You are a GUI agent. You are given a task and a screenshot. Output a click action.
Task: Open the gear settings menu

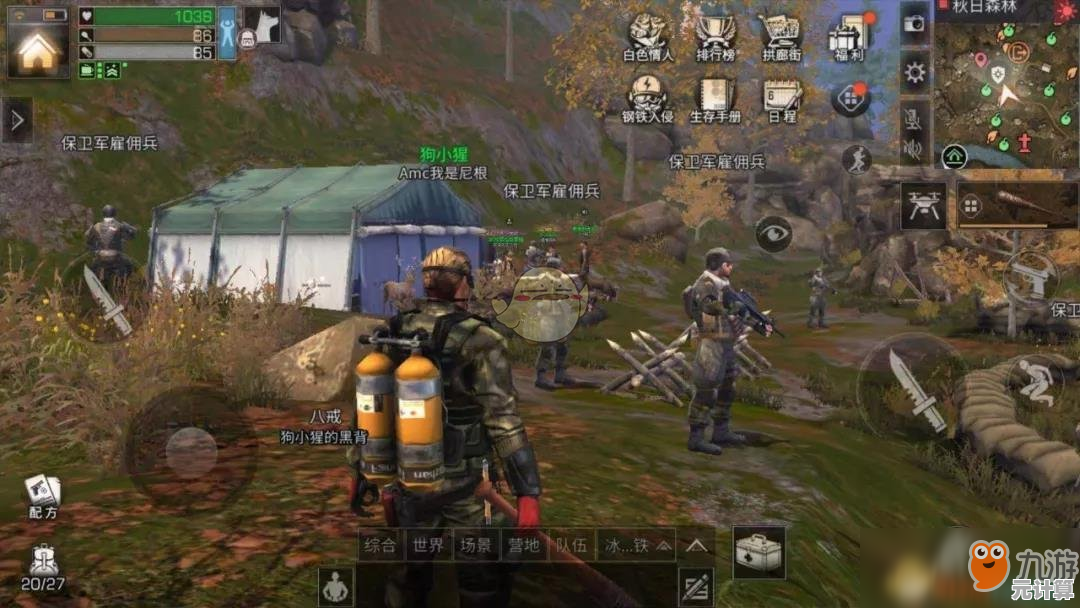pyautogui.click(x=915, y=72)
